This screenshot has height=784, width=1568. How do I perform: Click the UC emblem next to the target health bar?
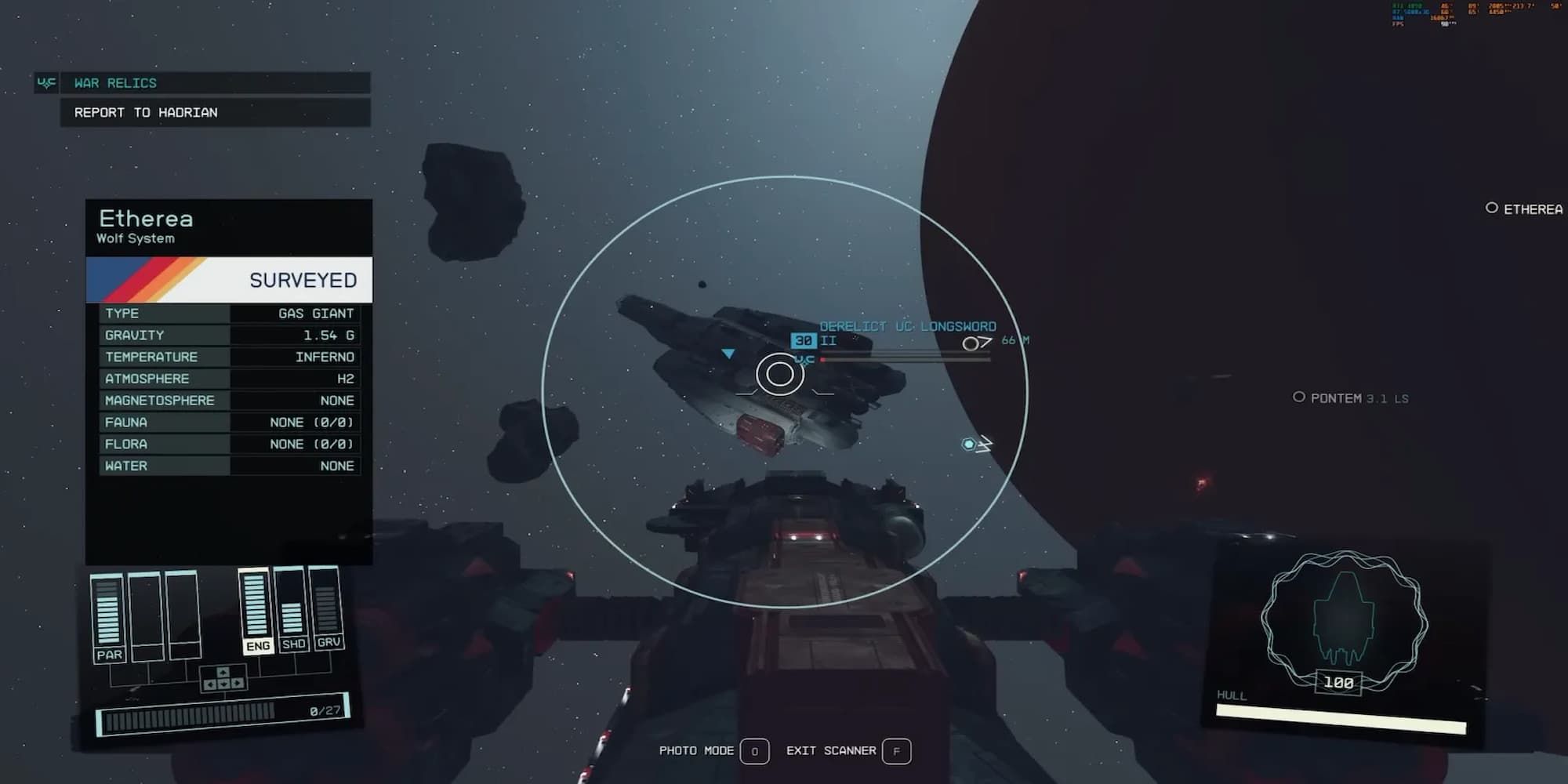tap(804, 359)
